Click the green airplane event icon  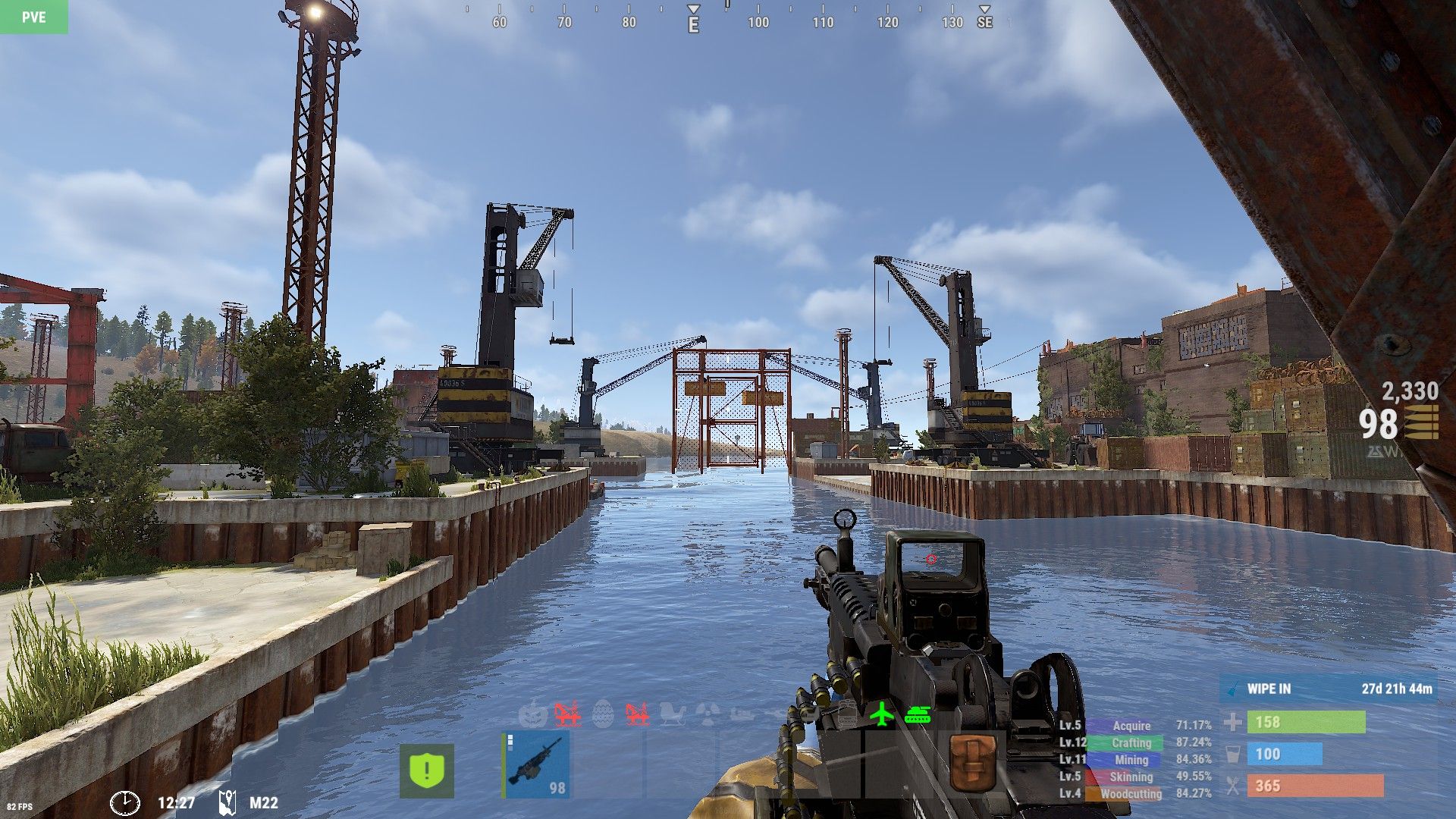tap(881, 714)
